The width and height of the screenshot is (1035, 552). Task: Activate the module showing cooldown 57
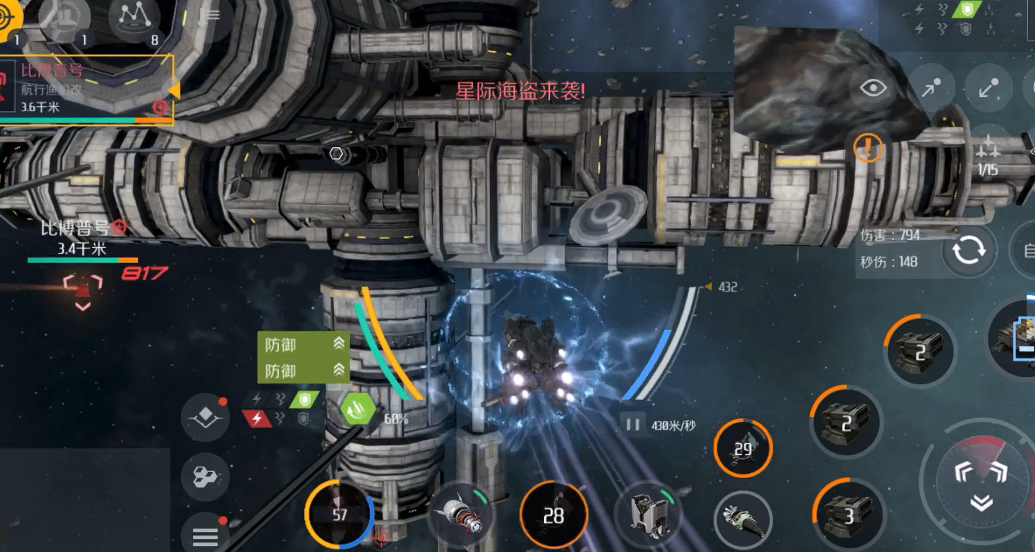click(x=339, y=514)
